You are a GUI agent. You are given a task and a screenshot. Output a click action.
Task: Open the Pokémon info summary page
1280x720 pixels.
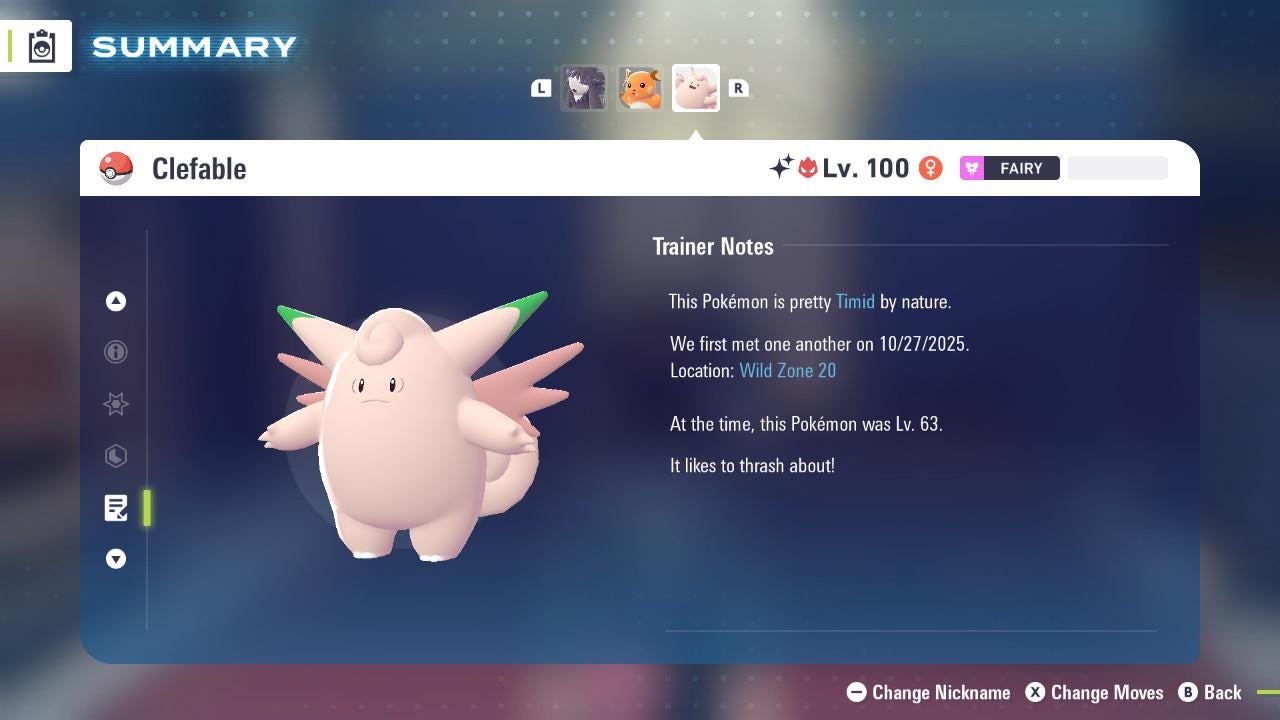pyautogui.click(x=116, y=352)
